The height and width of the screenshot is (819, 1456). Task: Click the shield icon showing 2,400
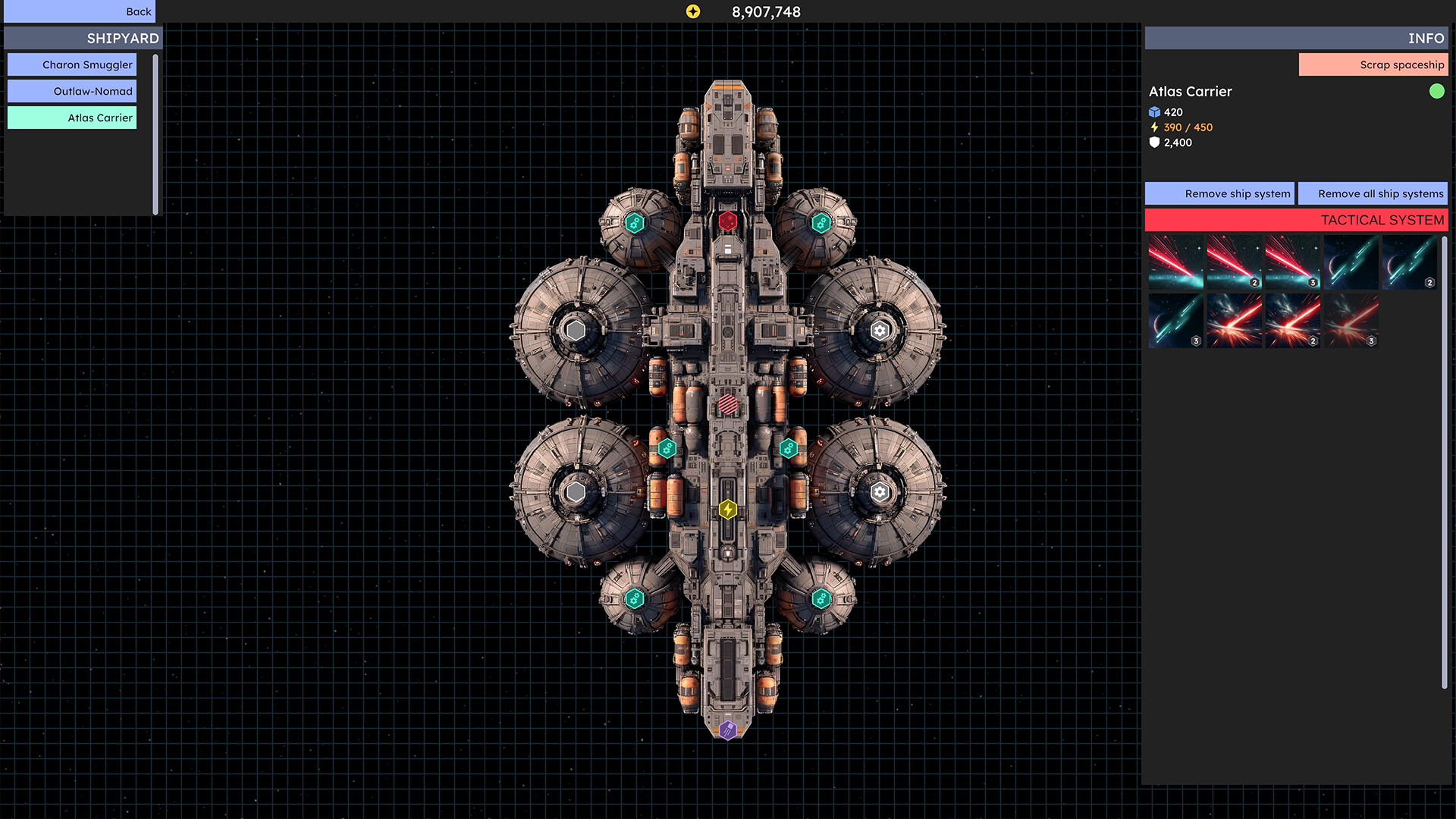pyautogui.click(x=1153, y=143)
